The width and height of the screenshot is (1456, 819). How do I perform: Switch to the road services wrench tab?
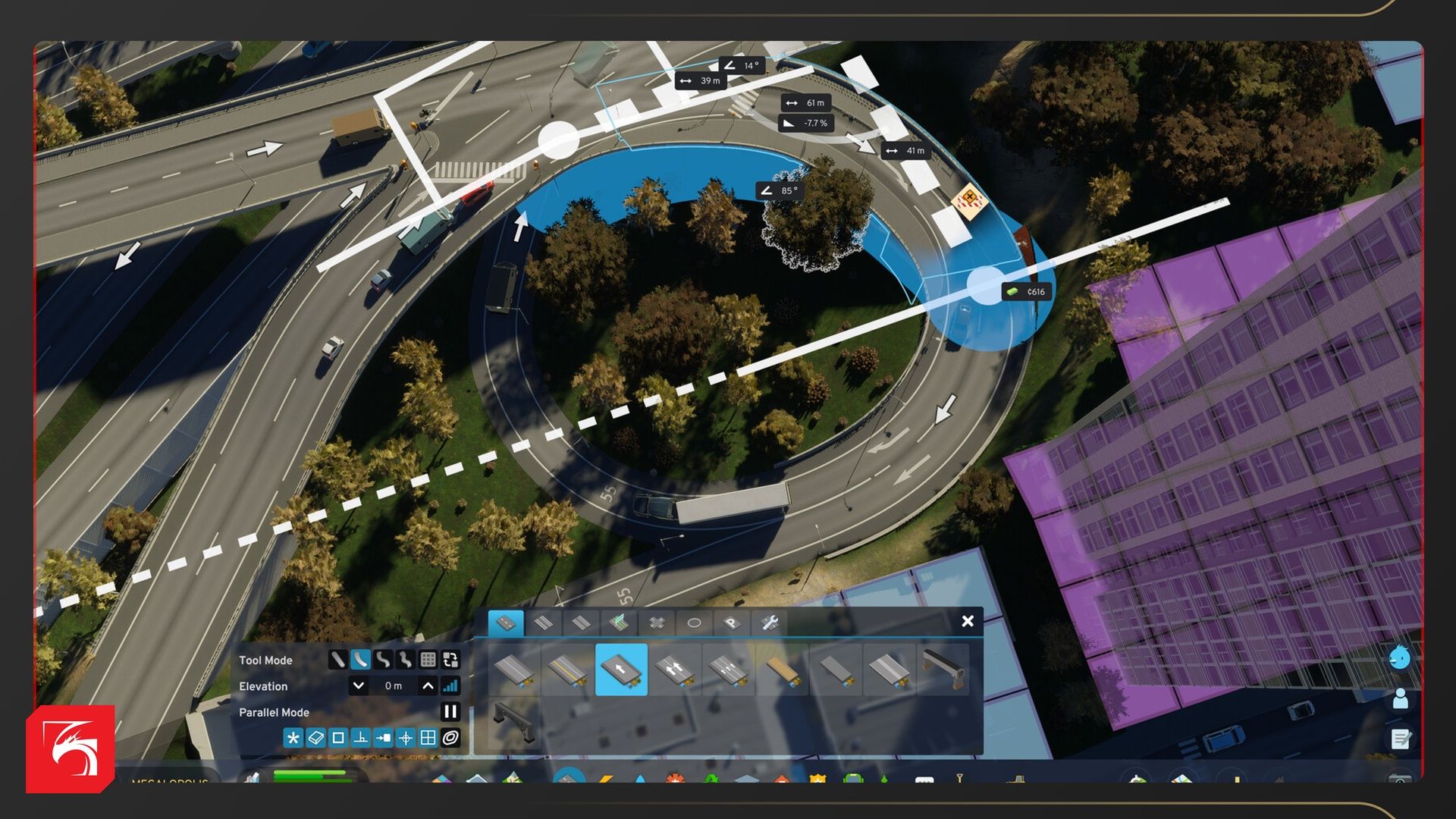769,623
